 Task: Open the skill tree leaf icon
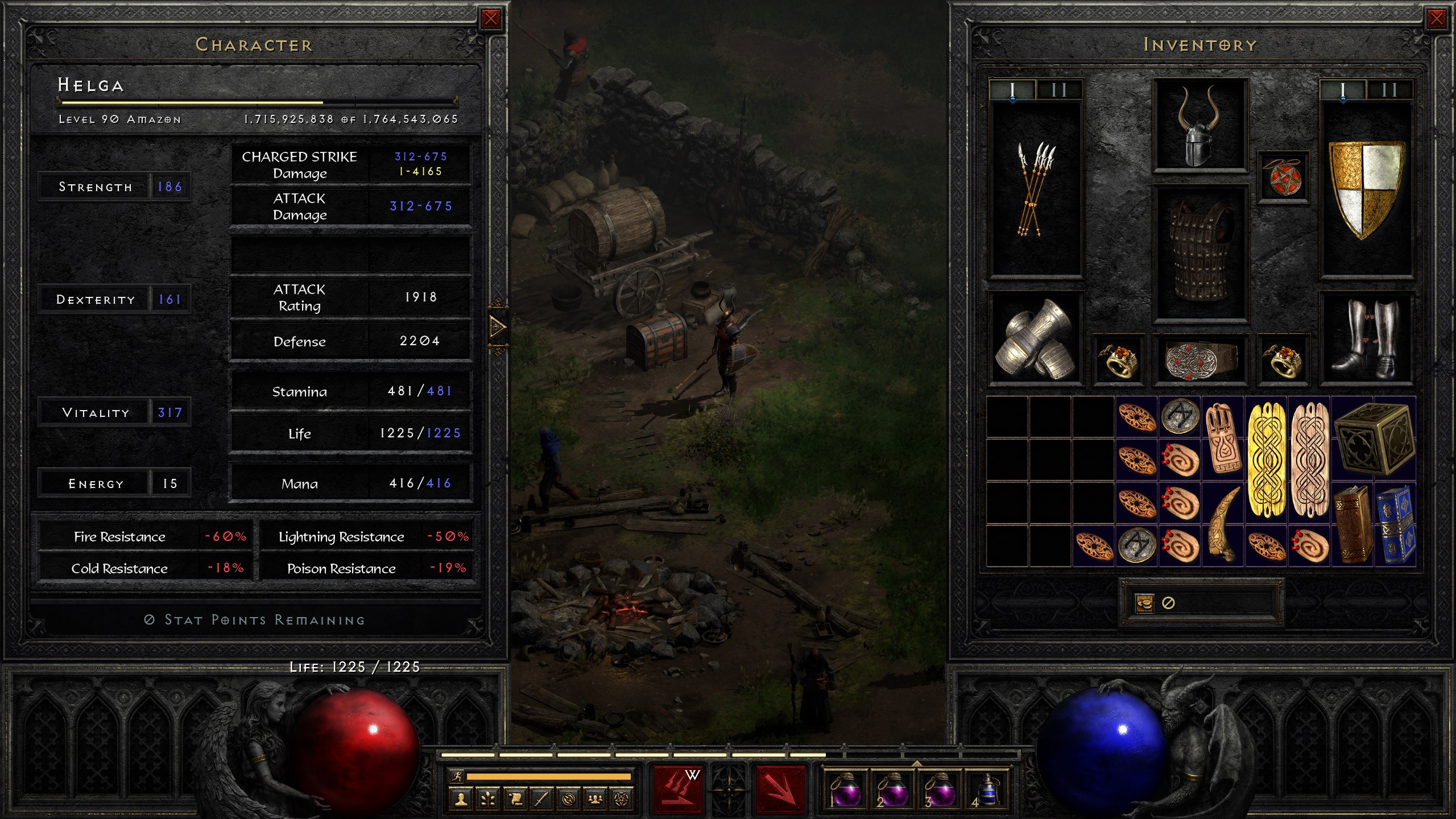[x=488, y=800]
